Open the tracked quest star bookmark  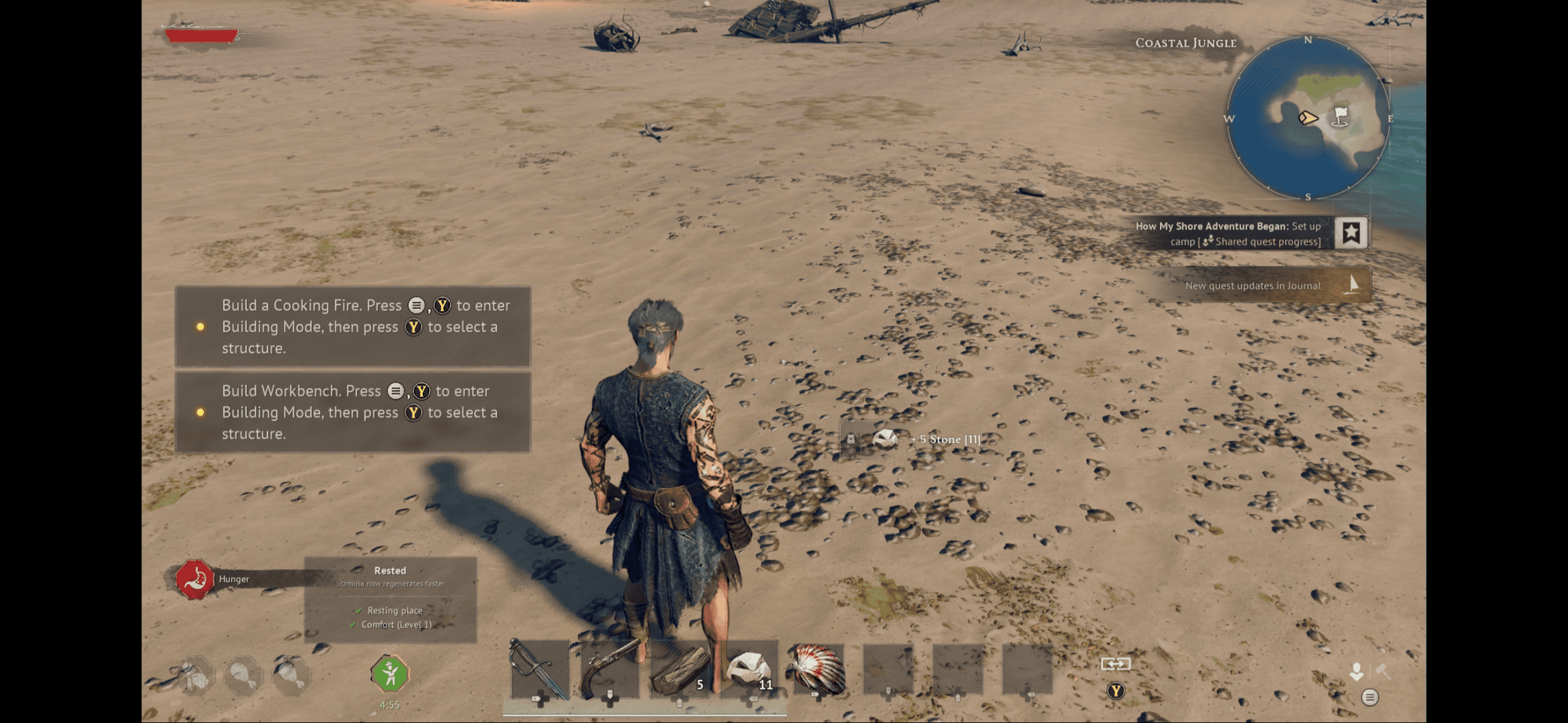click(1351, 233)
